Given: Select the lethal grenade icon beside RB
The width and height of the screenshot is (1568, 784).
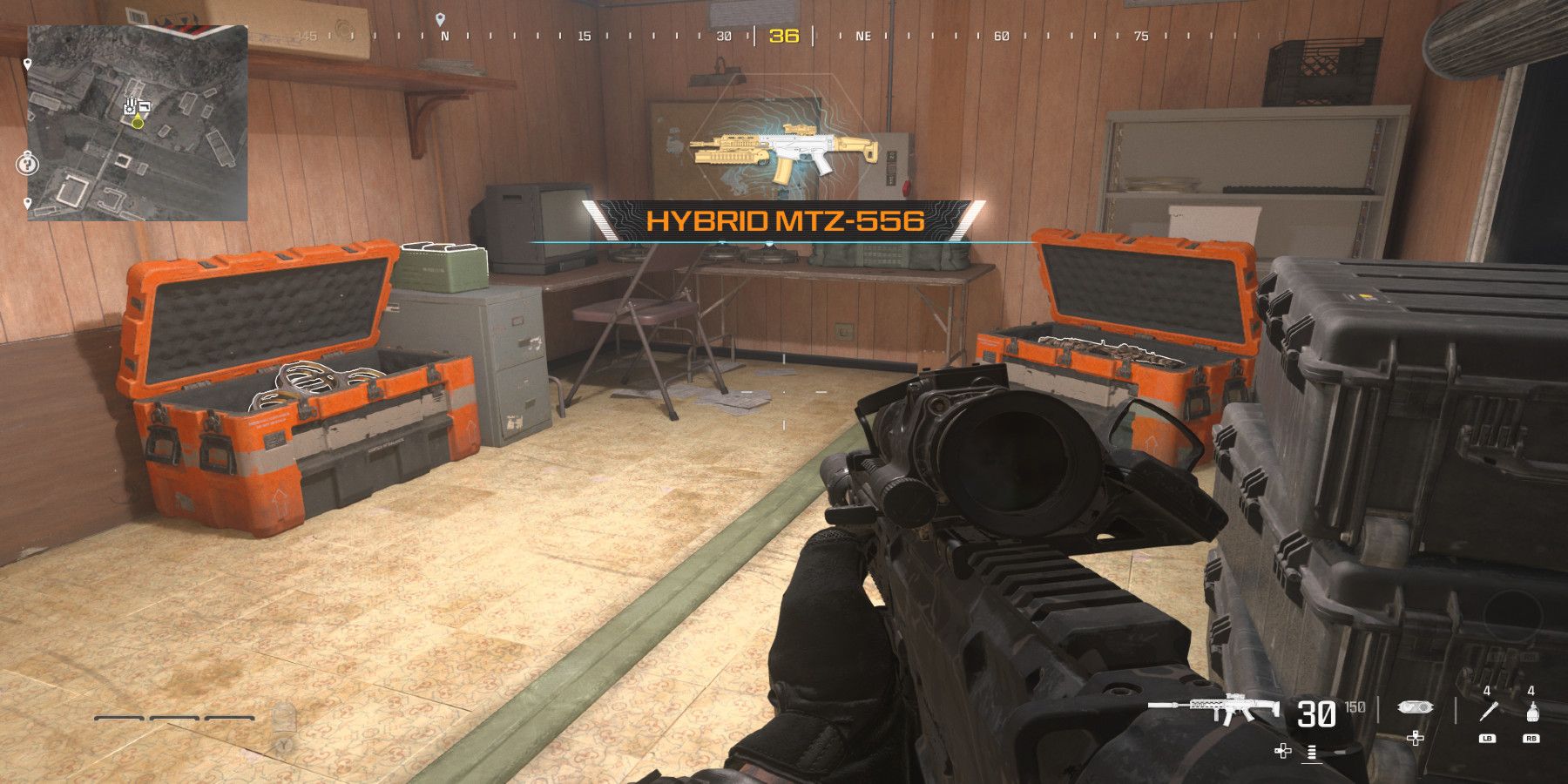Looking at the screenshot, I should pos(1533,710).
